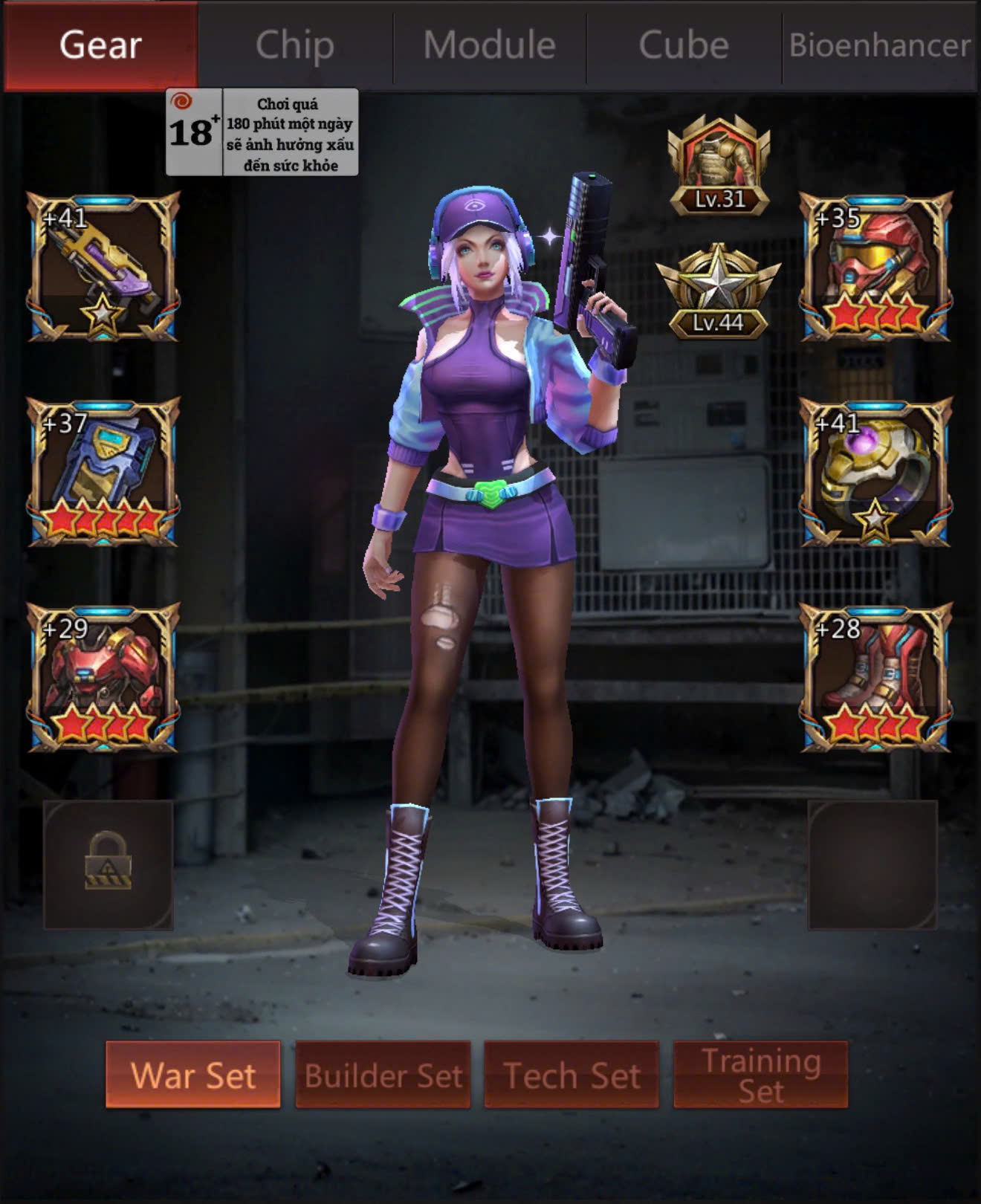Tap the locked gear slot with padlock
Viewport: 981px width, 1204px height.
[109, 864]
